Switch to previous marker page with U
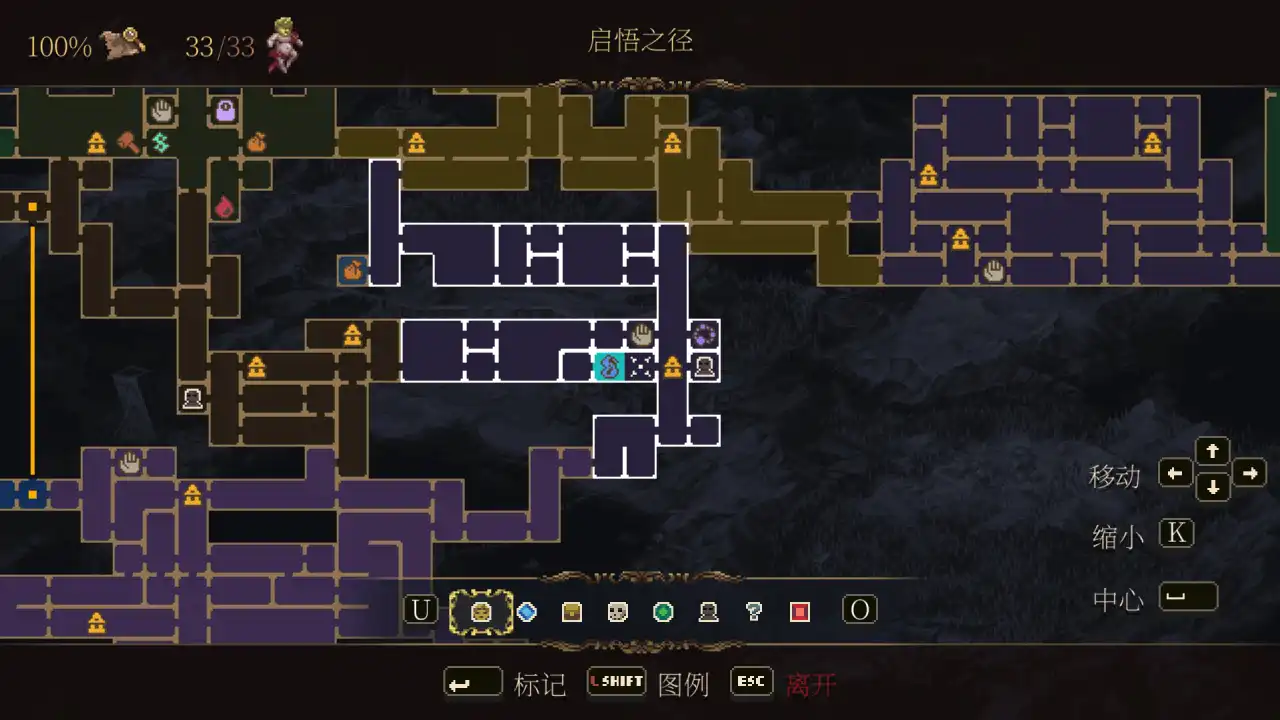 coord(420,608)
